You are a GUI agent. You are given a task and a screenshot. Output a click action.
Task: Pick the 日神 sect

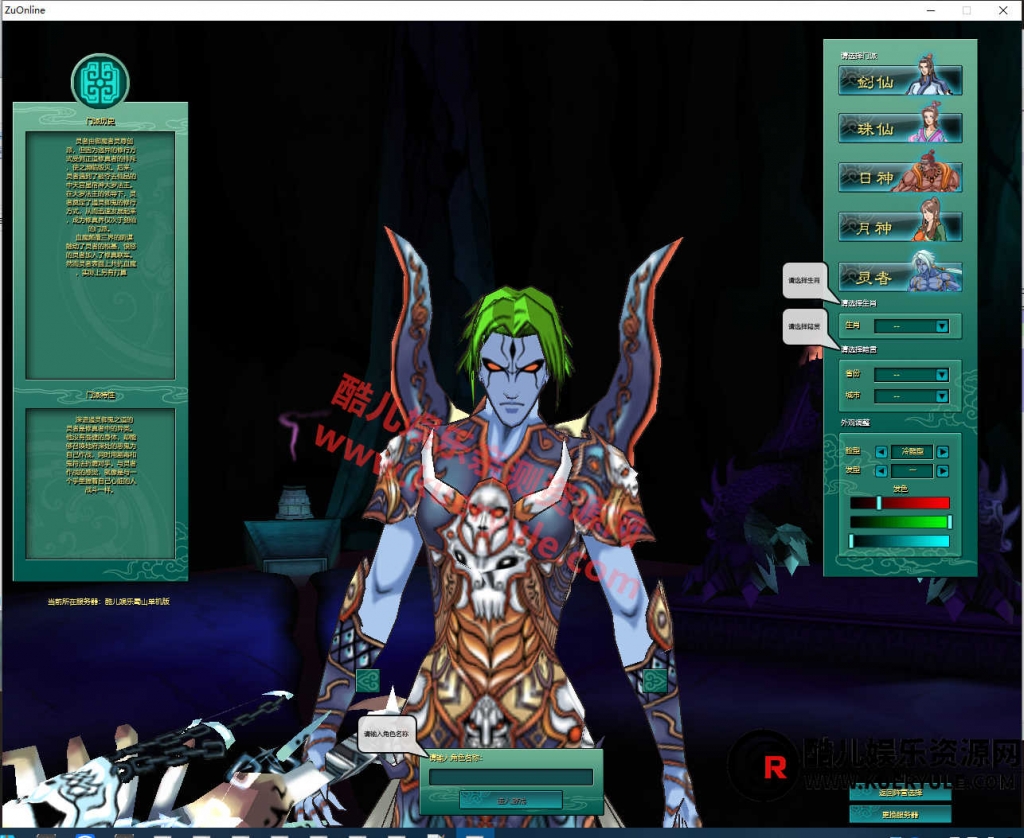click(900, 177)
